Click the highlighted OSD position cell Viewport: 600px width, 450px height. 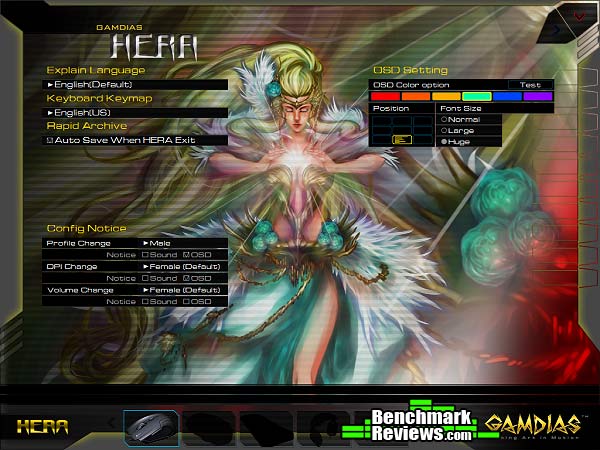click(x=401, y=140)
